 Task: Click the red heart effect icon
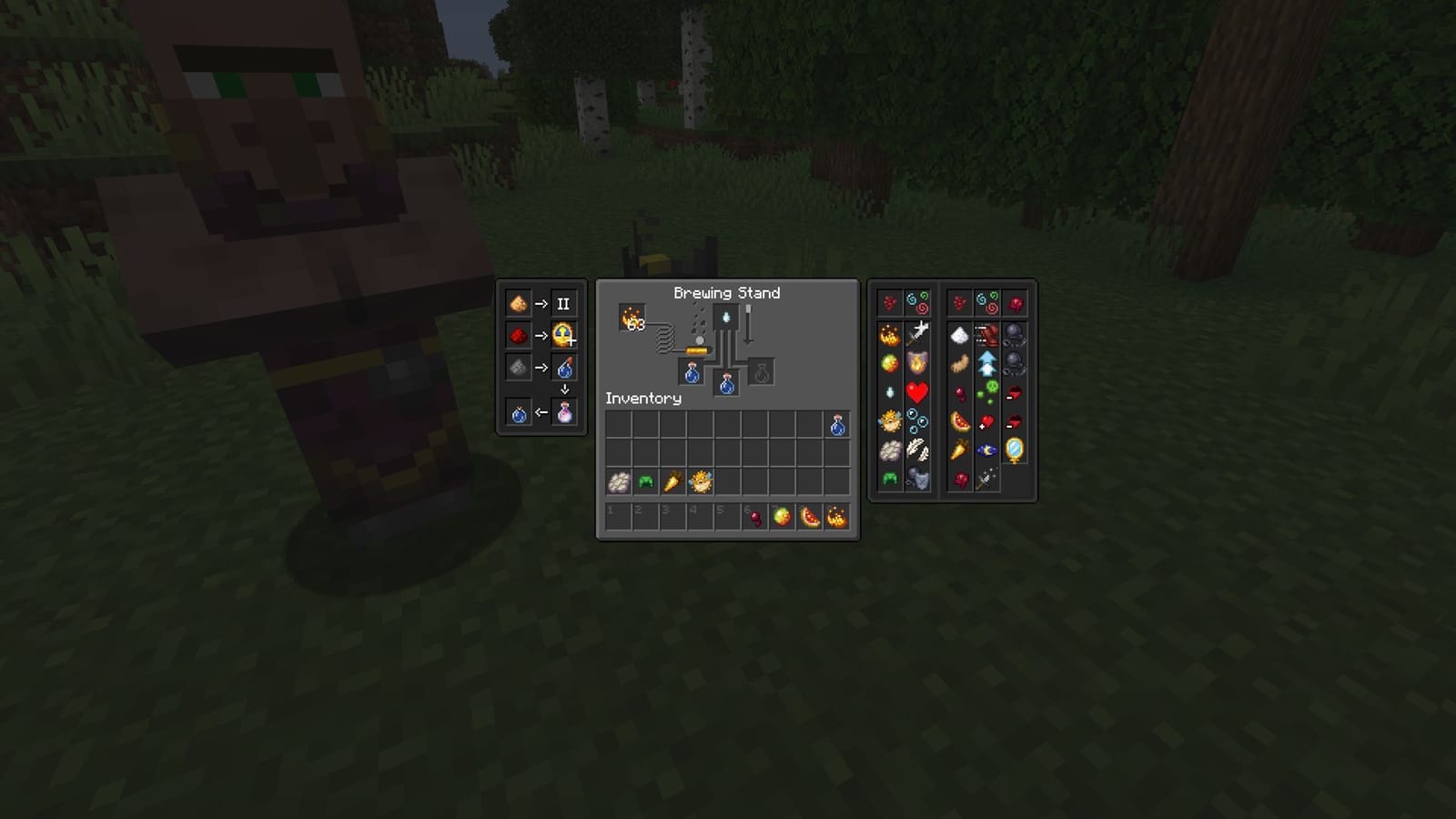click(916, 392)
